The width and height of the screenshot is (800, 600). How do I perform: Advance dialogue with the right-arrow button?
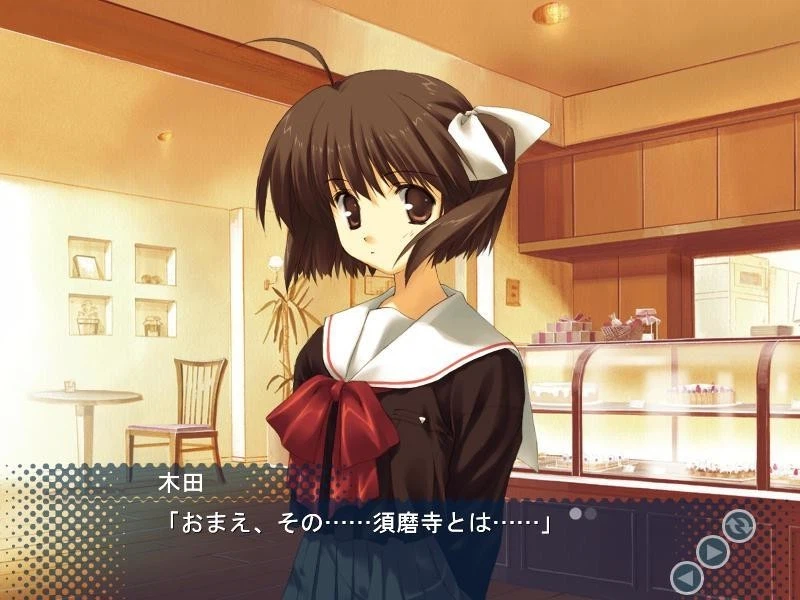tap(712, 551)
